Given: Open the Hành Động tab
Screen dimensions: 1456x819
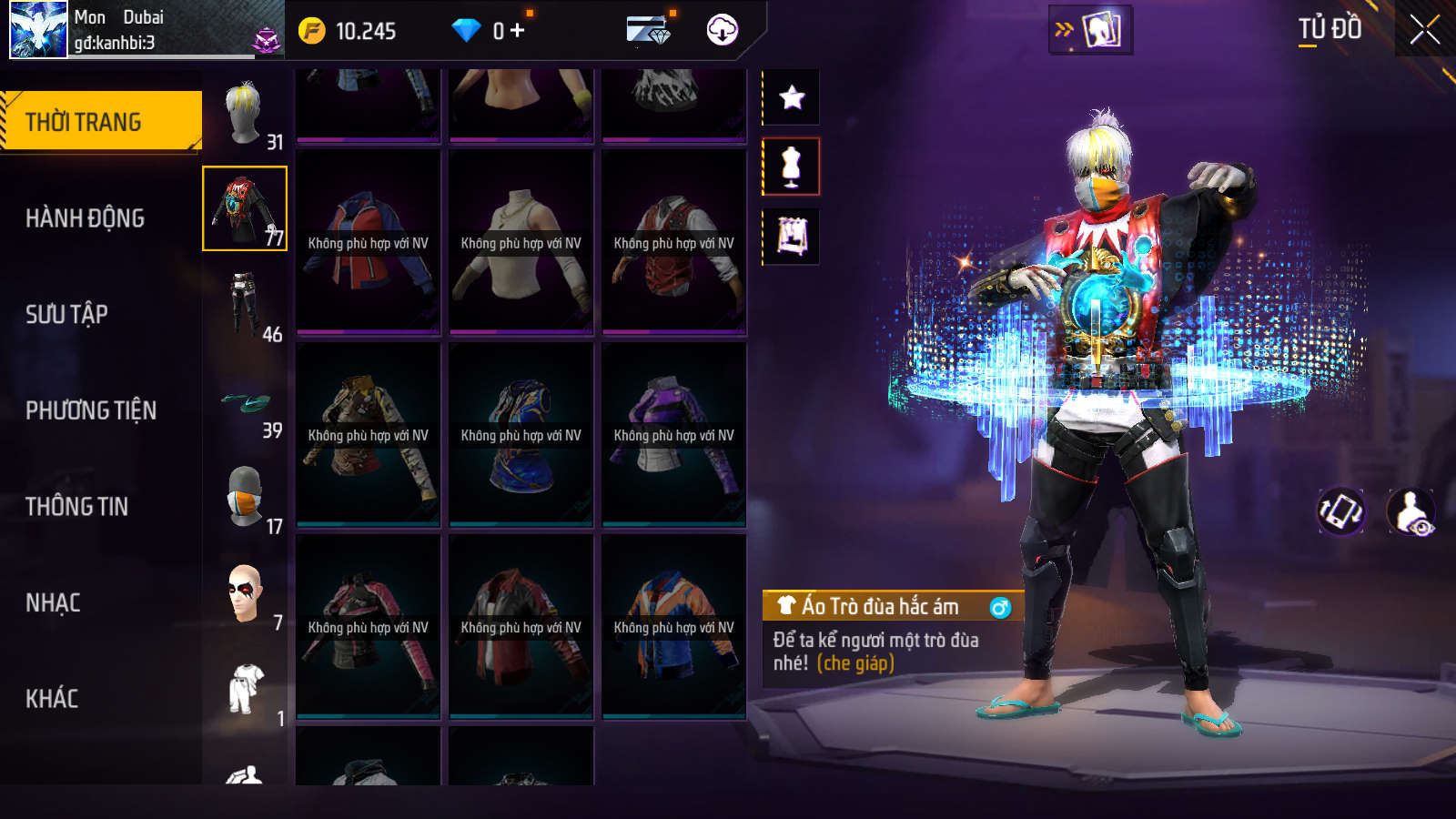Looking at the screenshot, I should pos(85,218).
